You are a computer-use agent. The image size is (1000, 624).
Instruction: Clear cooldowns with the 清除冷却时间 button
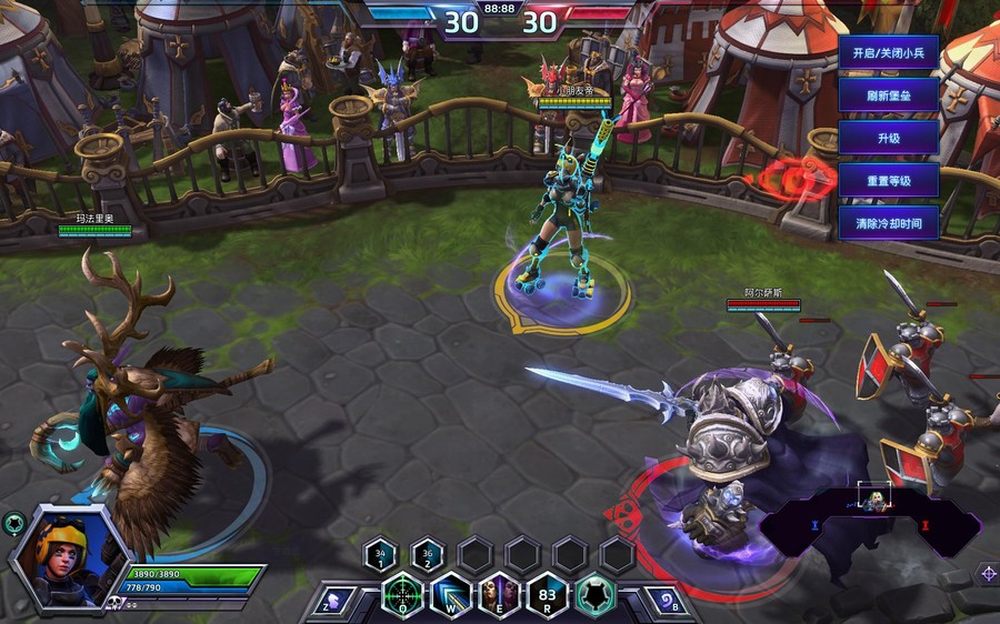[888, 223]
